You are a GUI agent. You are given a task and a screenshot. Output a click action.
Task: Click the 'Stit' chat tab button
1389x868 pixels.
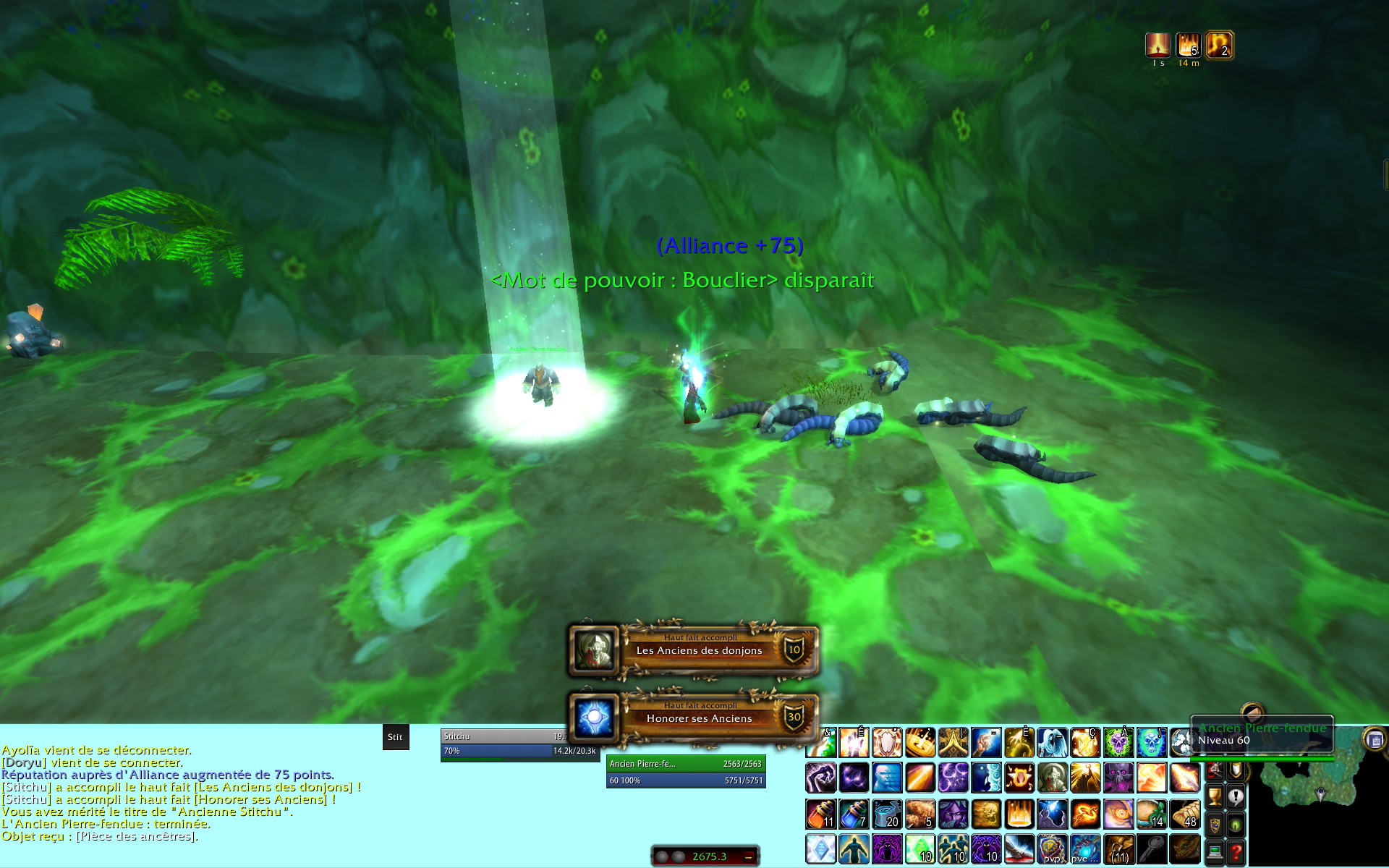coord(395,737)
